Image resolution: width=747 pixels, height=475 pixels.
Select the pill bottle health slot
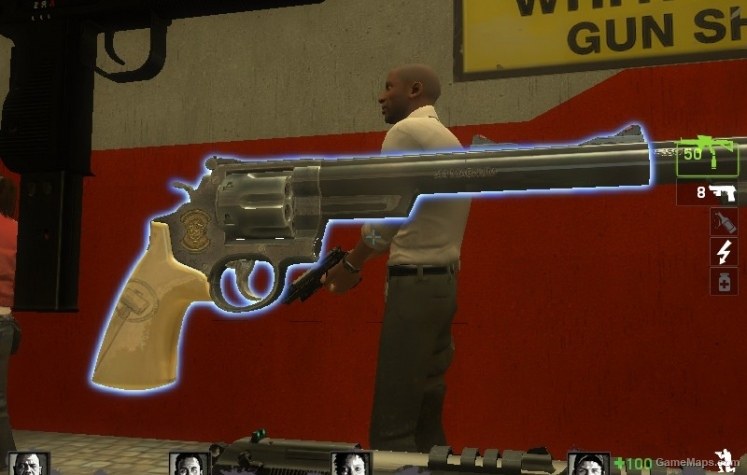coord(724,282)
